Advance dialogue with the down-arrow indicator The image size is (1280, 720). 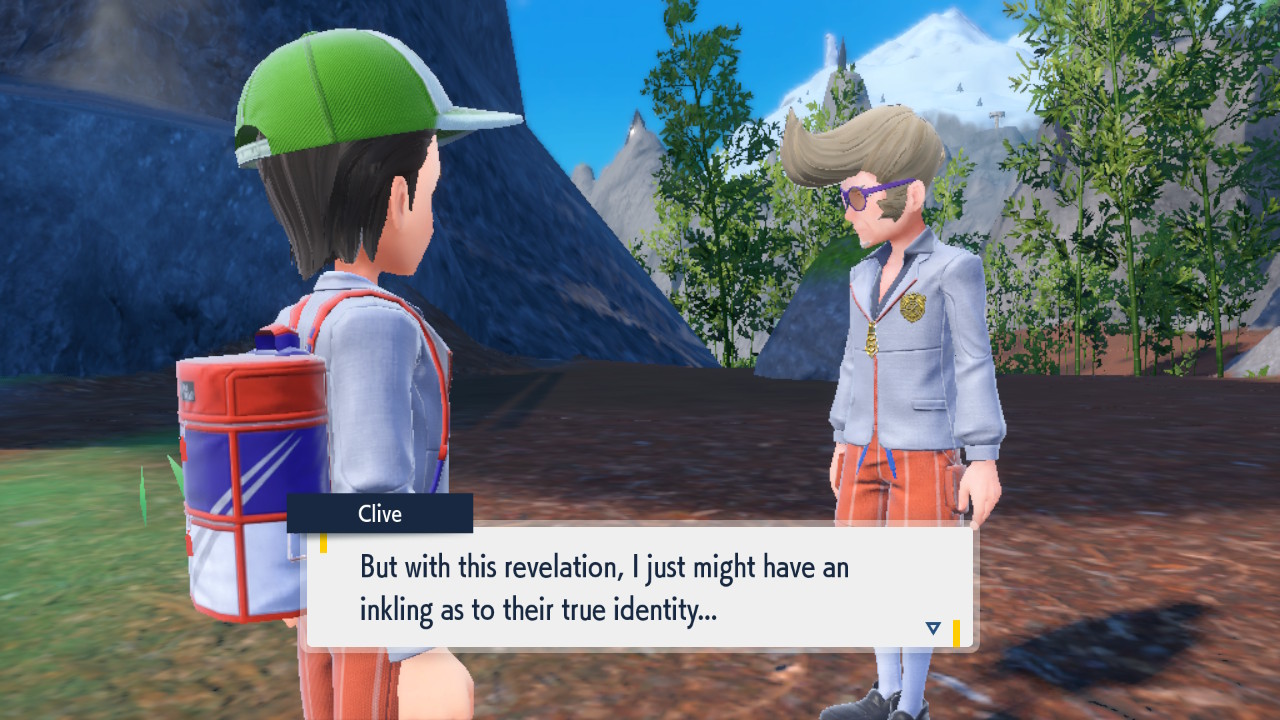click(x=933, y=628)
